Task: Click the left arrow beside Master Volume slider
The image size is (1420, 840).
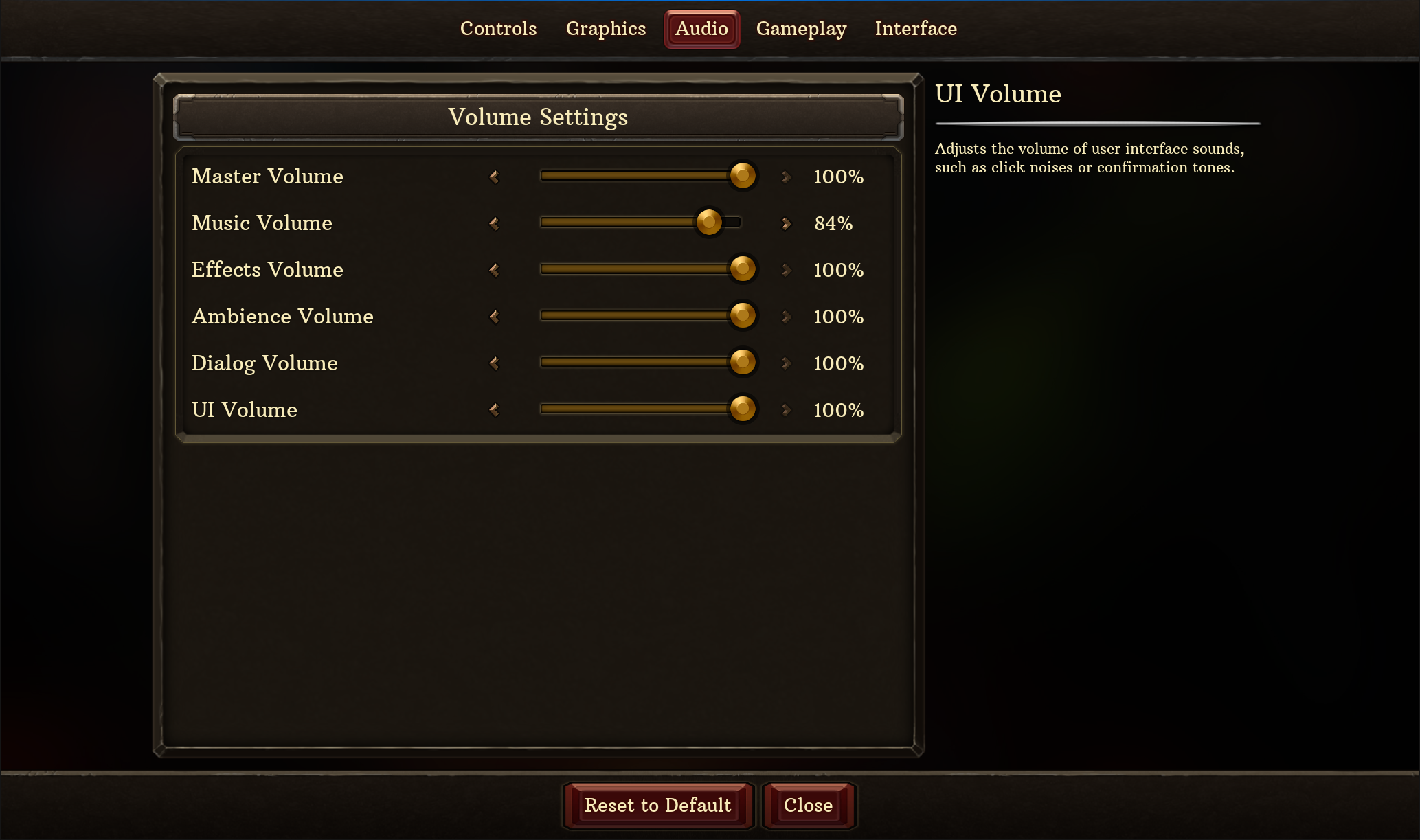Action: 493,177
